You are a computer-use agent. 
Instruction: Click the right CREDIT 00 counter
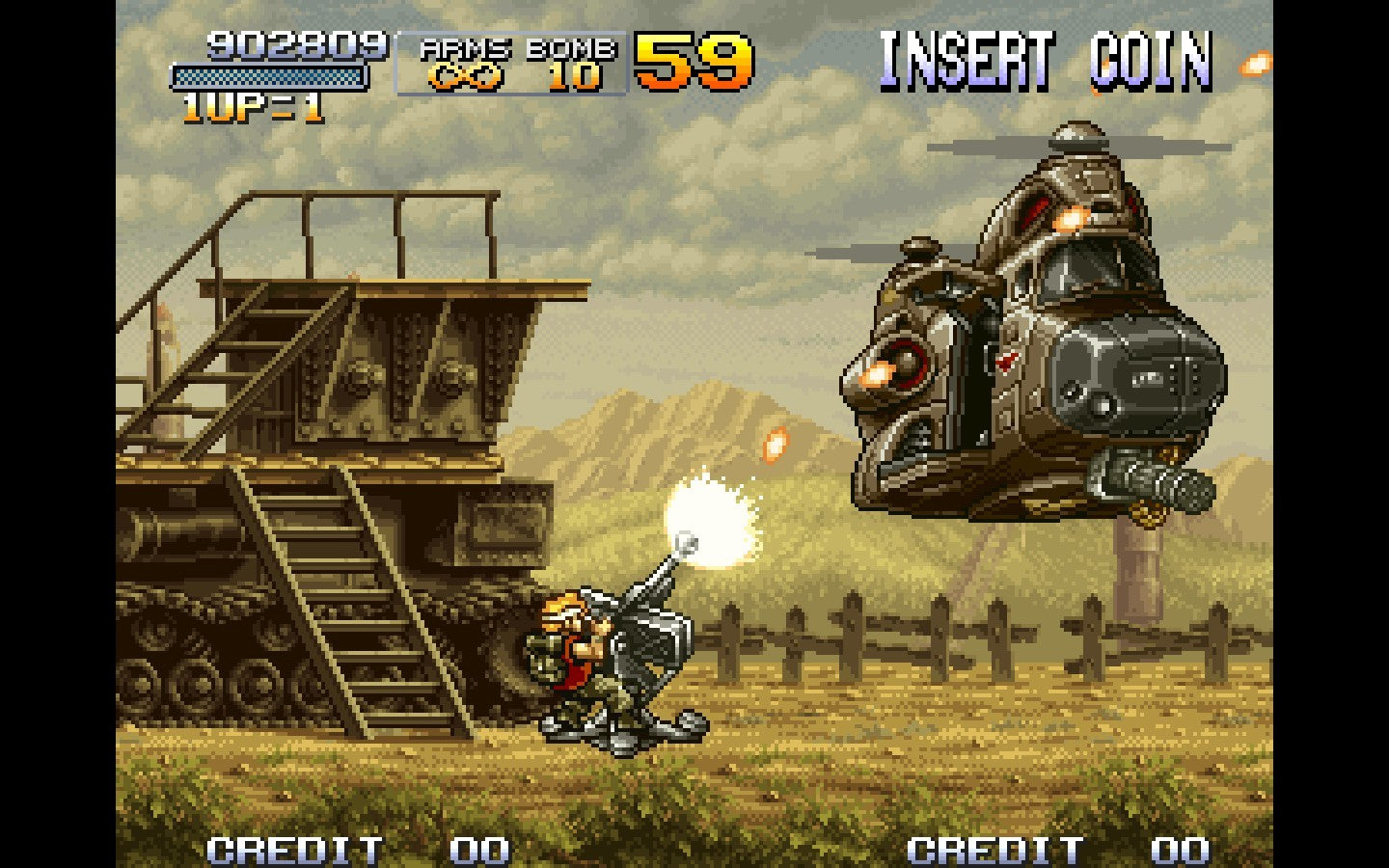1056,849
